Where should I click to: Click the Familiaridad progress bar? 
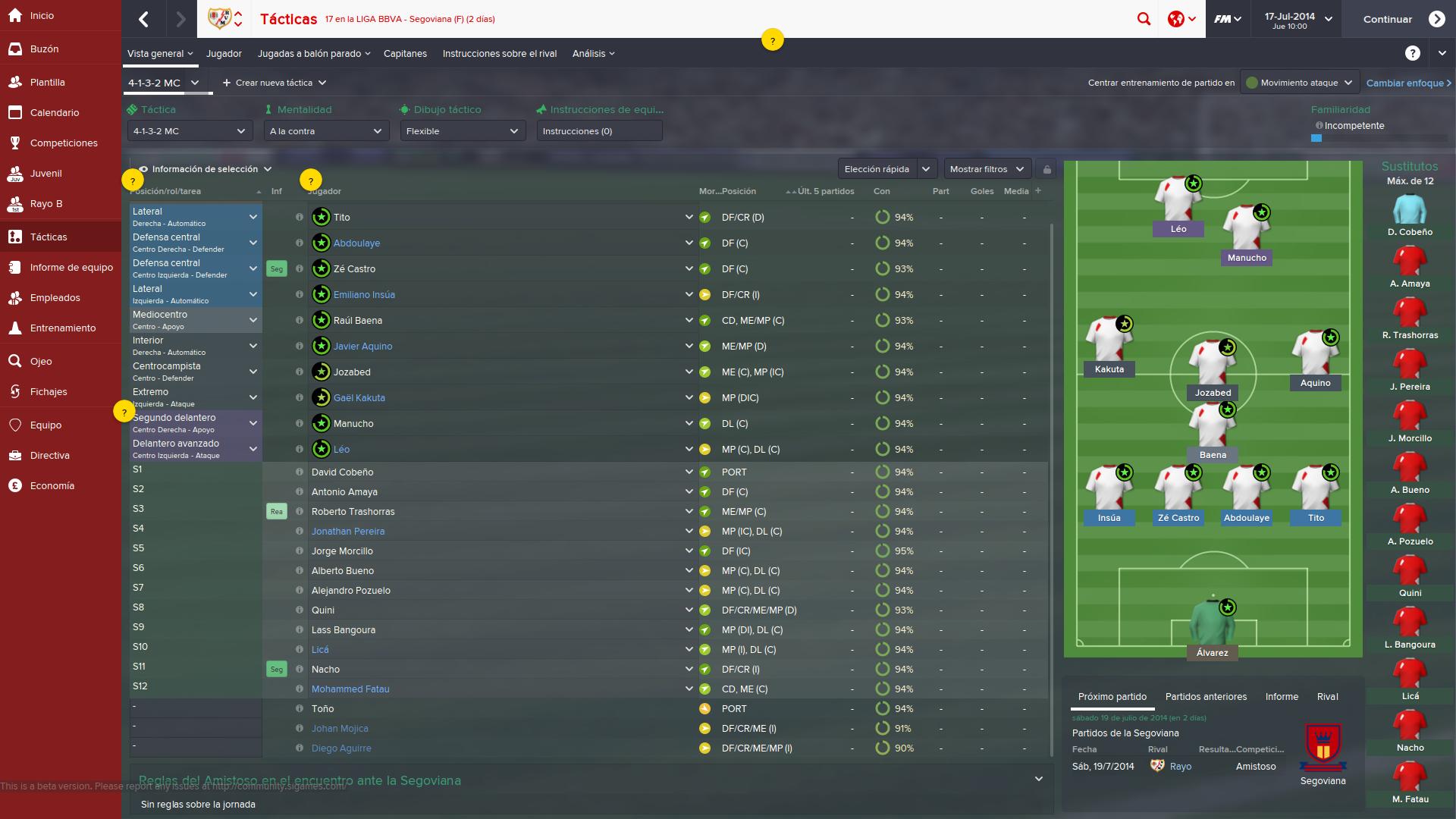[1317, 138]
